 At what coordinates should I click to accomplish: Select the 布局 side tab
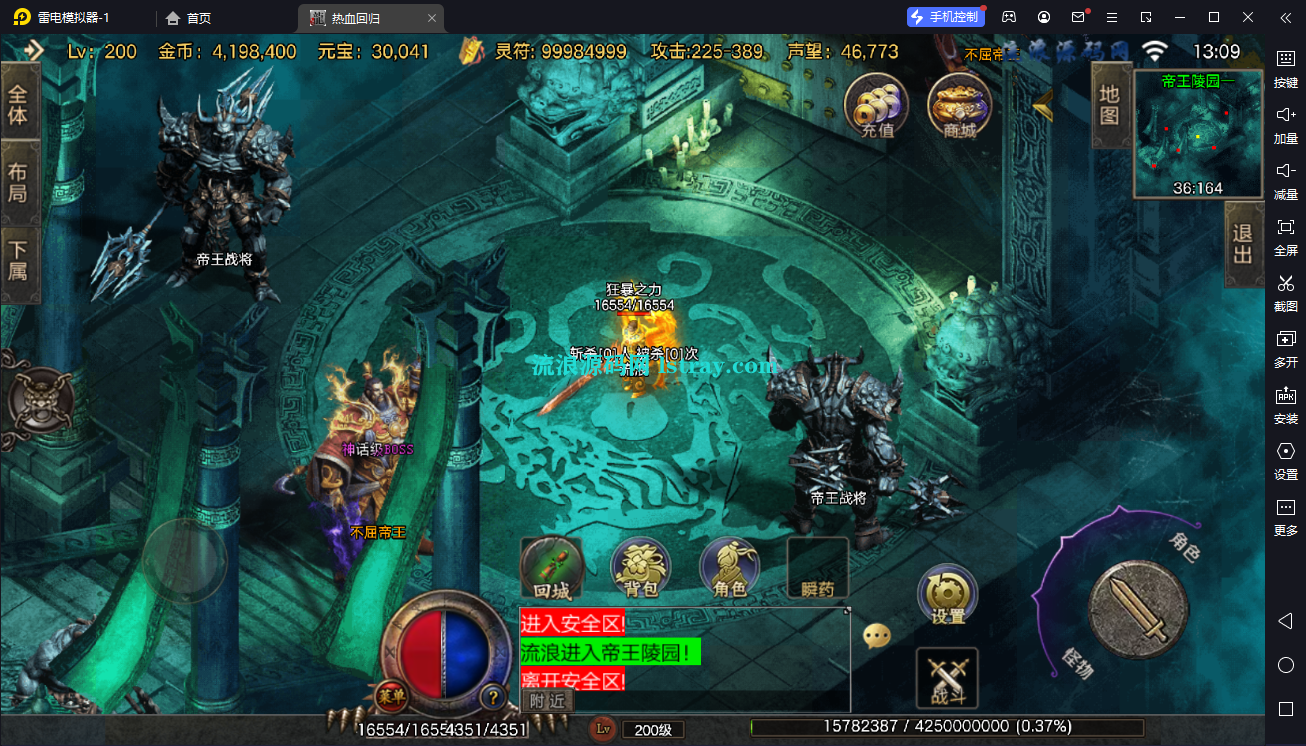[x=19, y=183]
